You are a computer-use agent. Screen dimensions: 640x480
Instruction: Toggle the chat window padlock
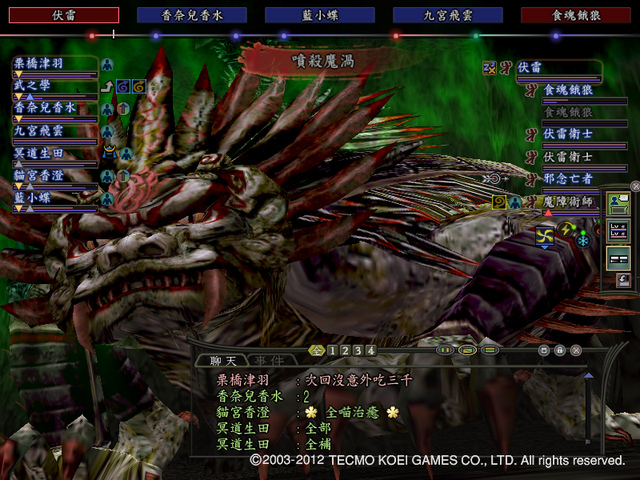pos(560,350)
